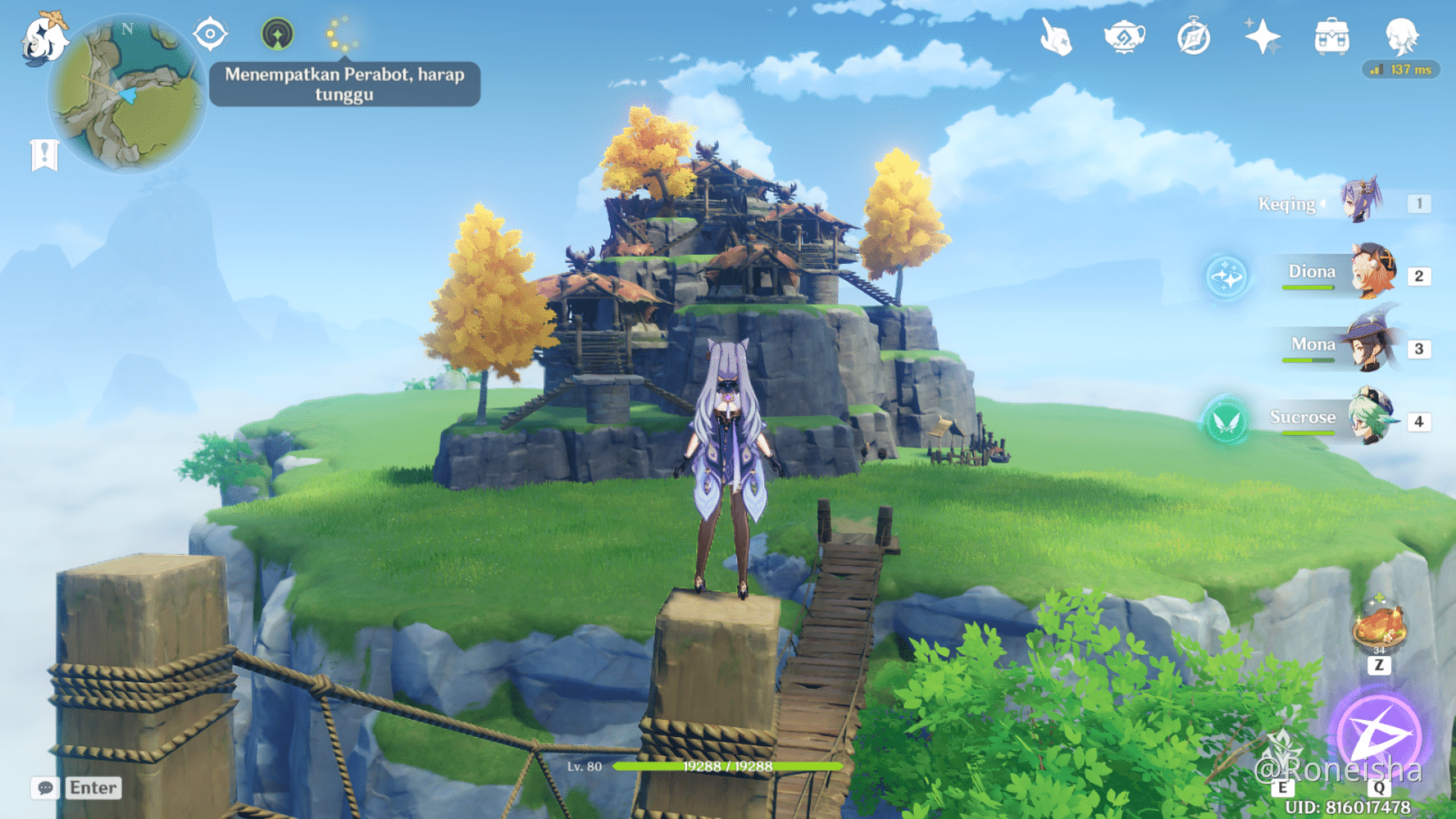Select the hand placement tool icon
Image resolution: width=1456 pixels, height=819 pixels.
pyautogui.click(x=1057, y=34)
